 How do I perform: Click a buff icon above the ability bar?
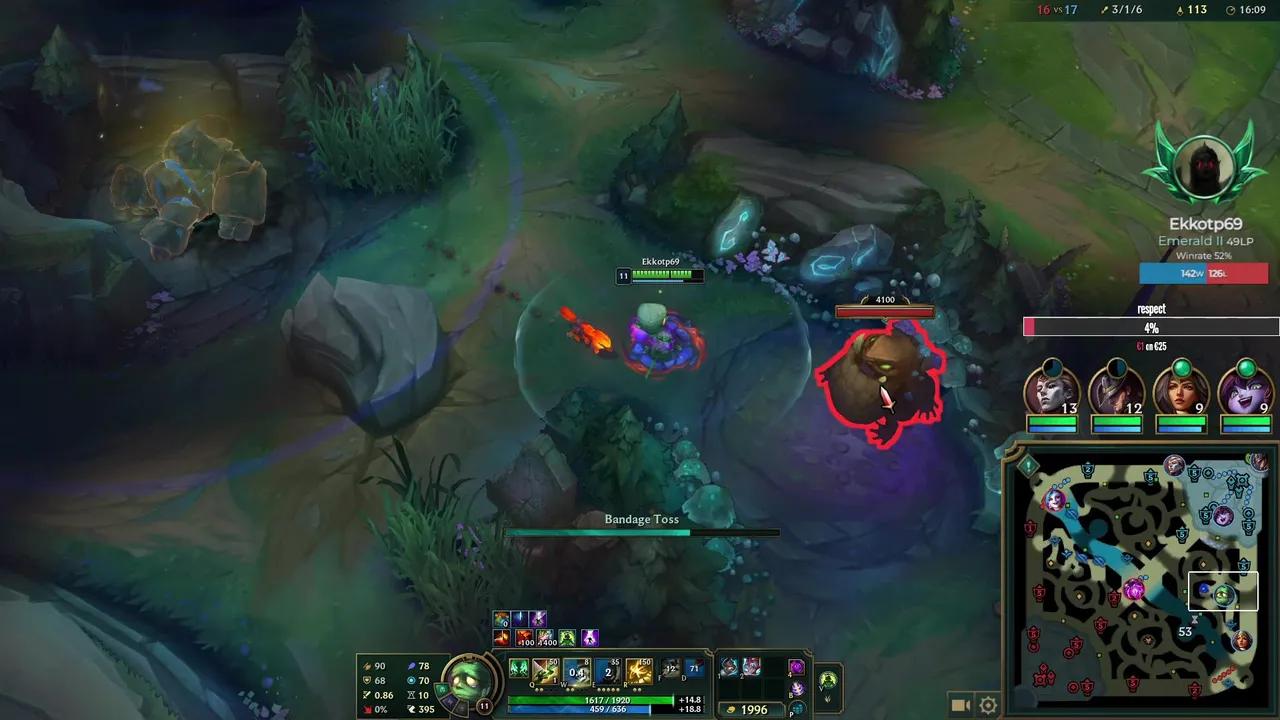[x=500, y=618]
